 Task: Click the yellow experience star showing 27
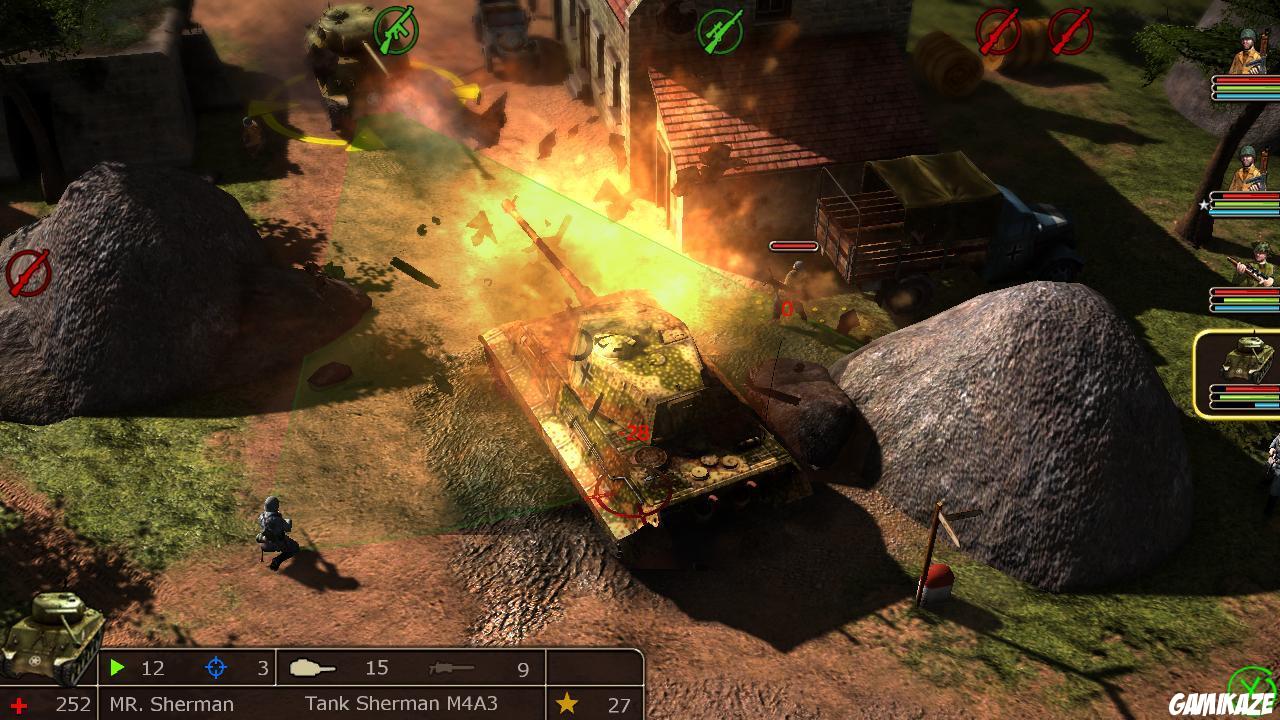click(x=567, y=703)
